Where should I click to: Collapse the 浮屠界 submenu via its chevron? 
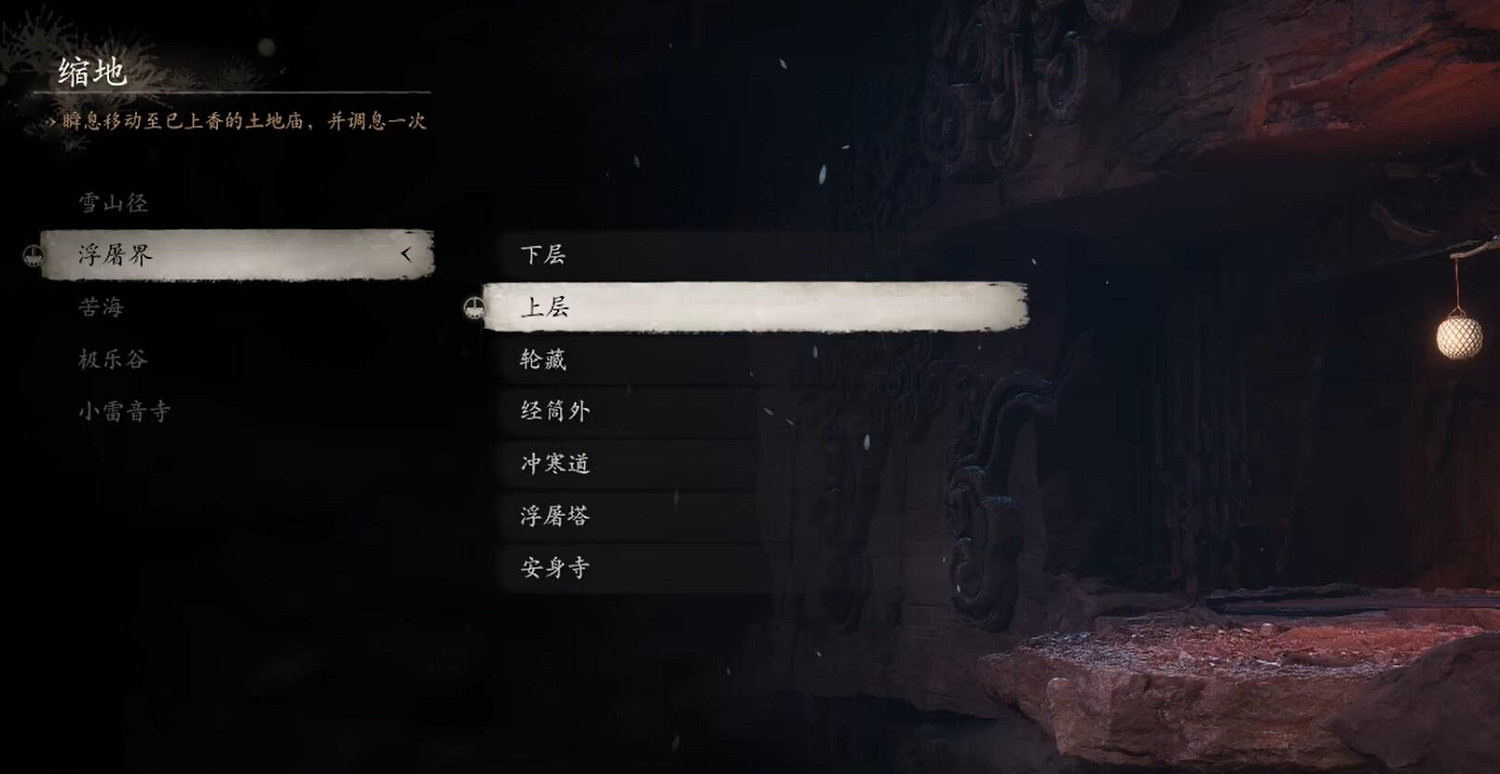[x=409, y=256]
